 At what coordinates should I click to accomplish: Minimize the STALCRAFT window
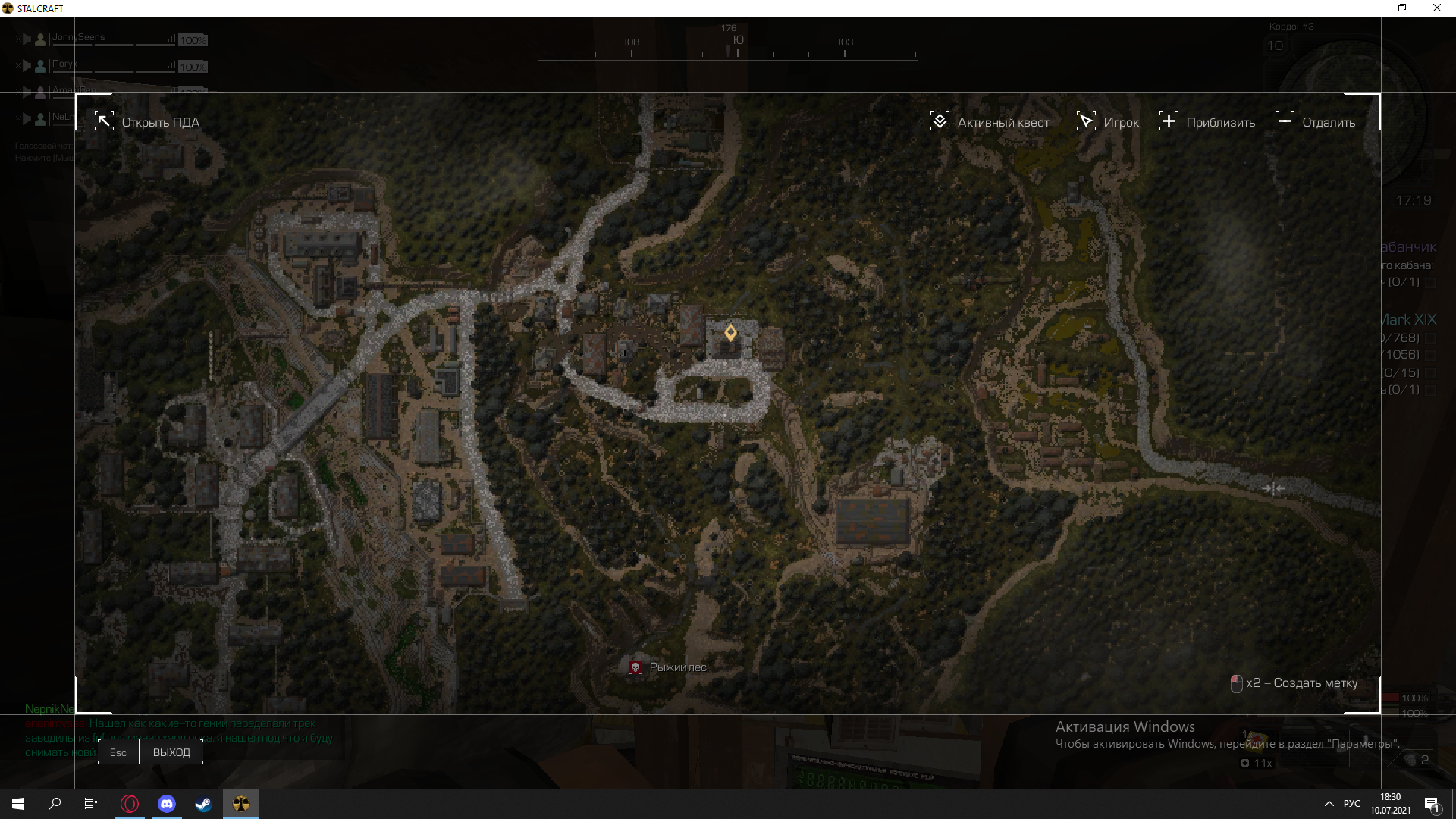pyautogui.click(x=1368, y=8)
